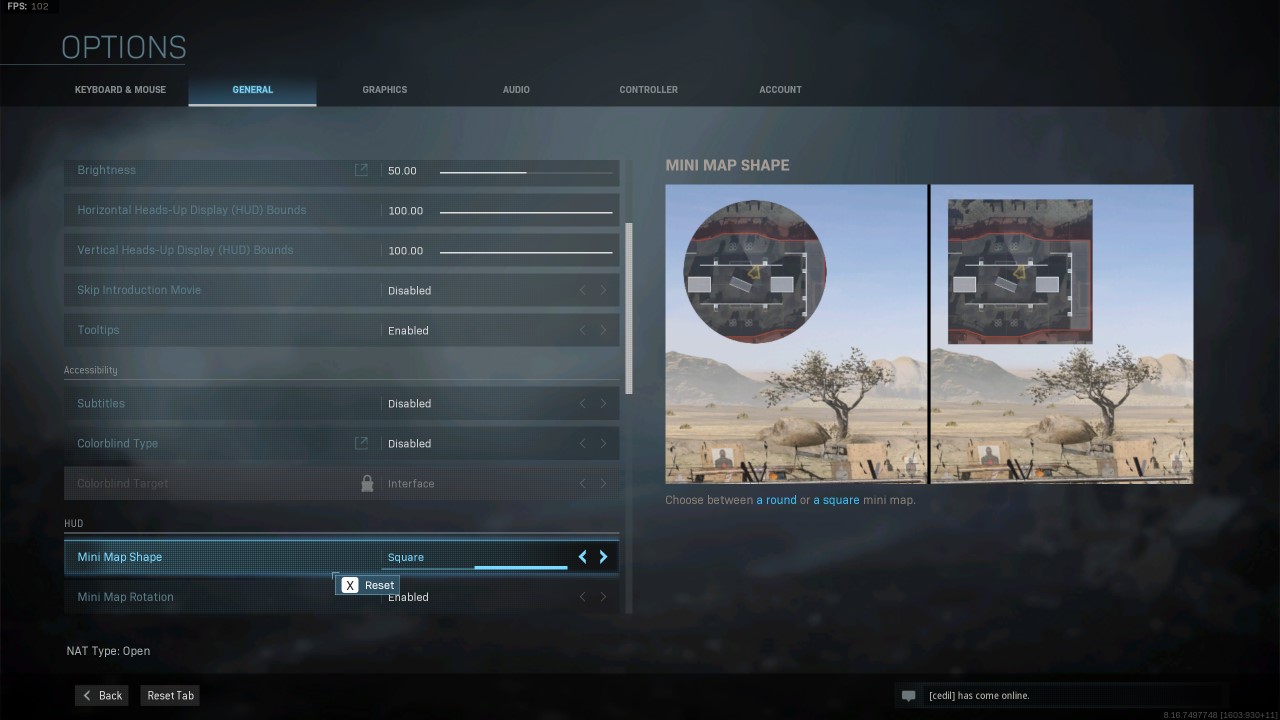Click the 'a round' link in description
Viewport: 1280px width, 720px height.
tap(776, 499)
